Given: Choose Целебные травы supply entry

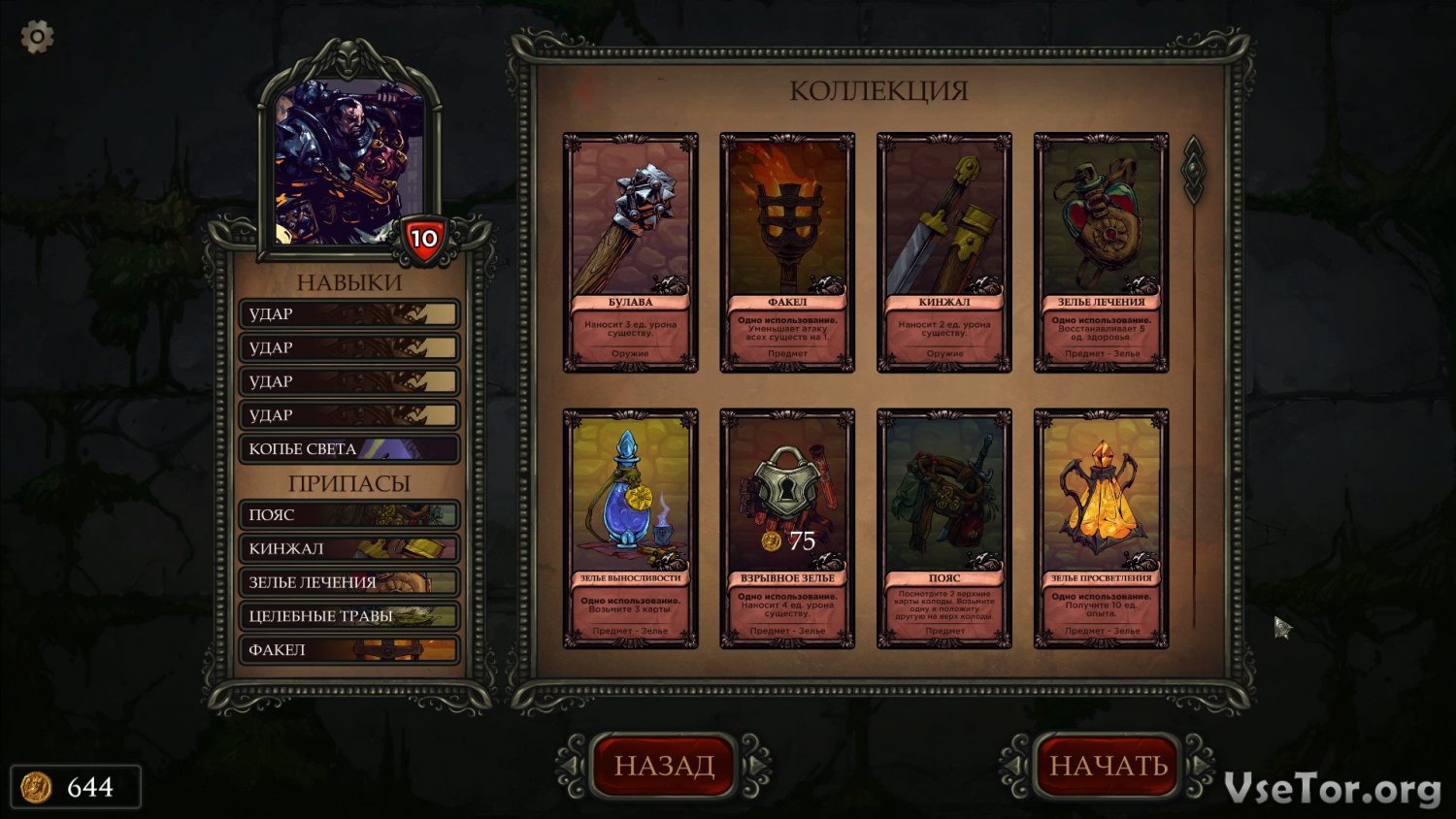Looking at the screenshot, I should (349, 616).
